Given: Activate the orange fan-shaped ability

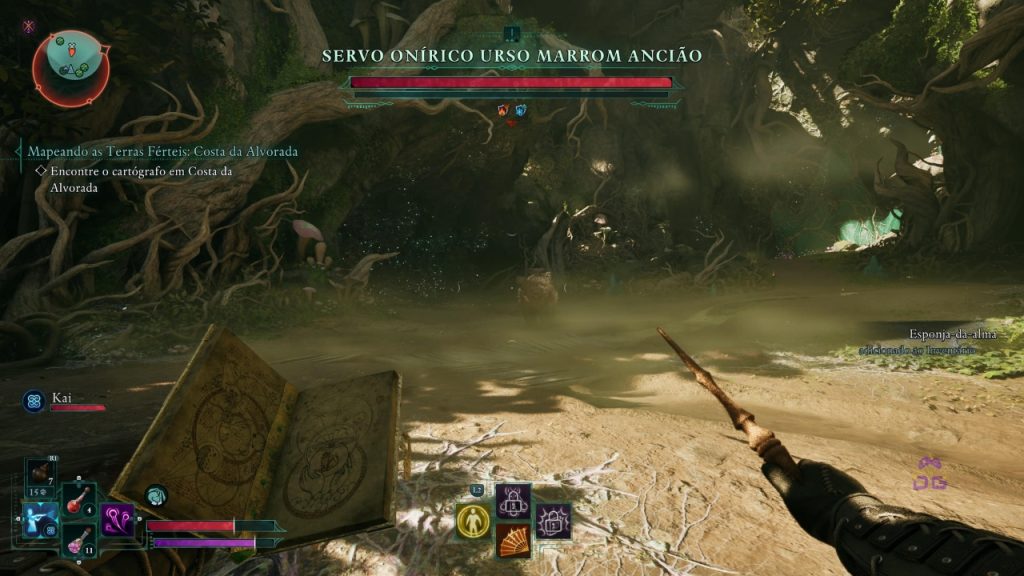Looking at the screenshot, I should [x=513, y=540].
